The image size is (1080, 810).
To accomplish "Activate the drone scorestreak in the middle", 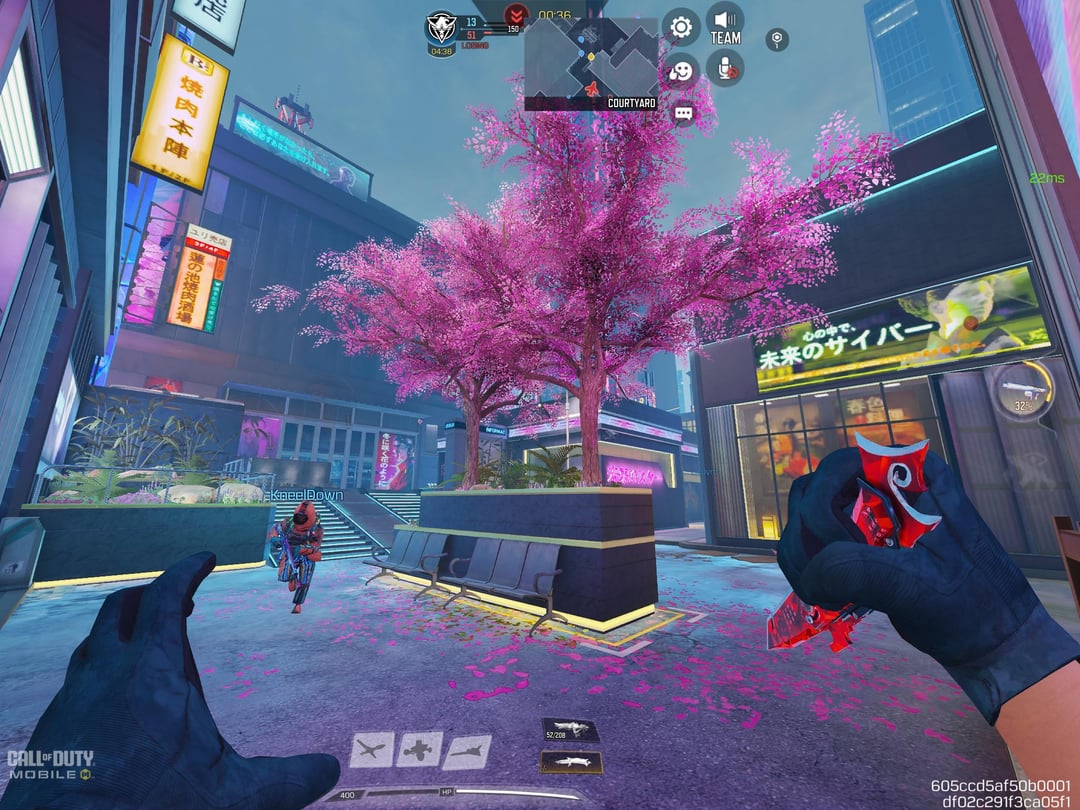I will tap(419, 749).
